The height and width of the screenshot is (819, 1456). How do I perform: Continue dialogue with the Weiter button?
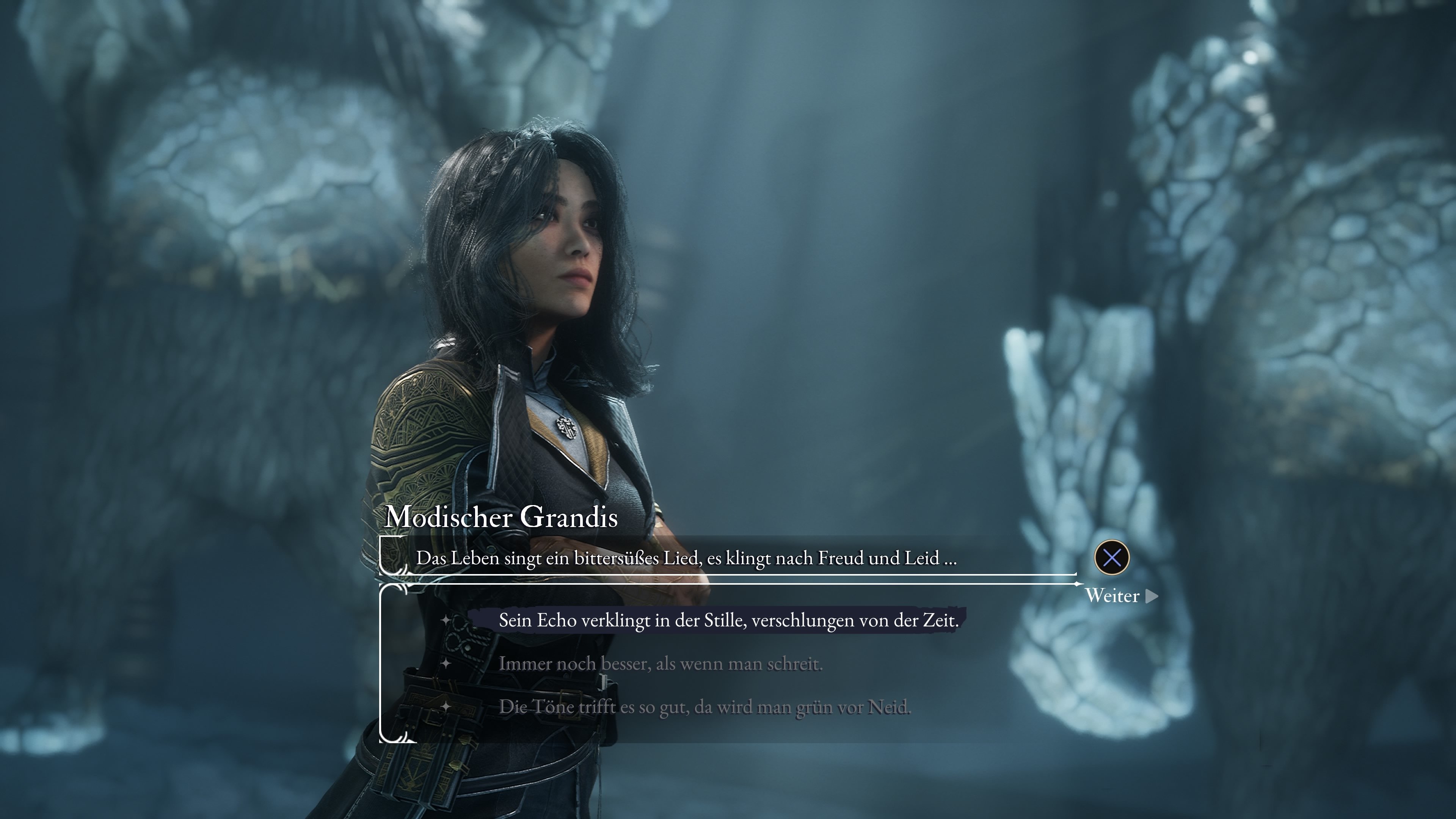pos(1120,596)
